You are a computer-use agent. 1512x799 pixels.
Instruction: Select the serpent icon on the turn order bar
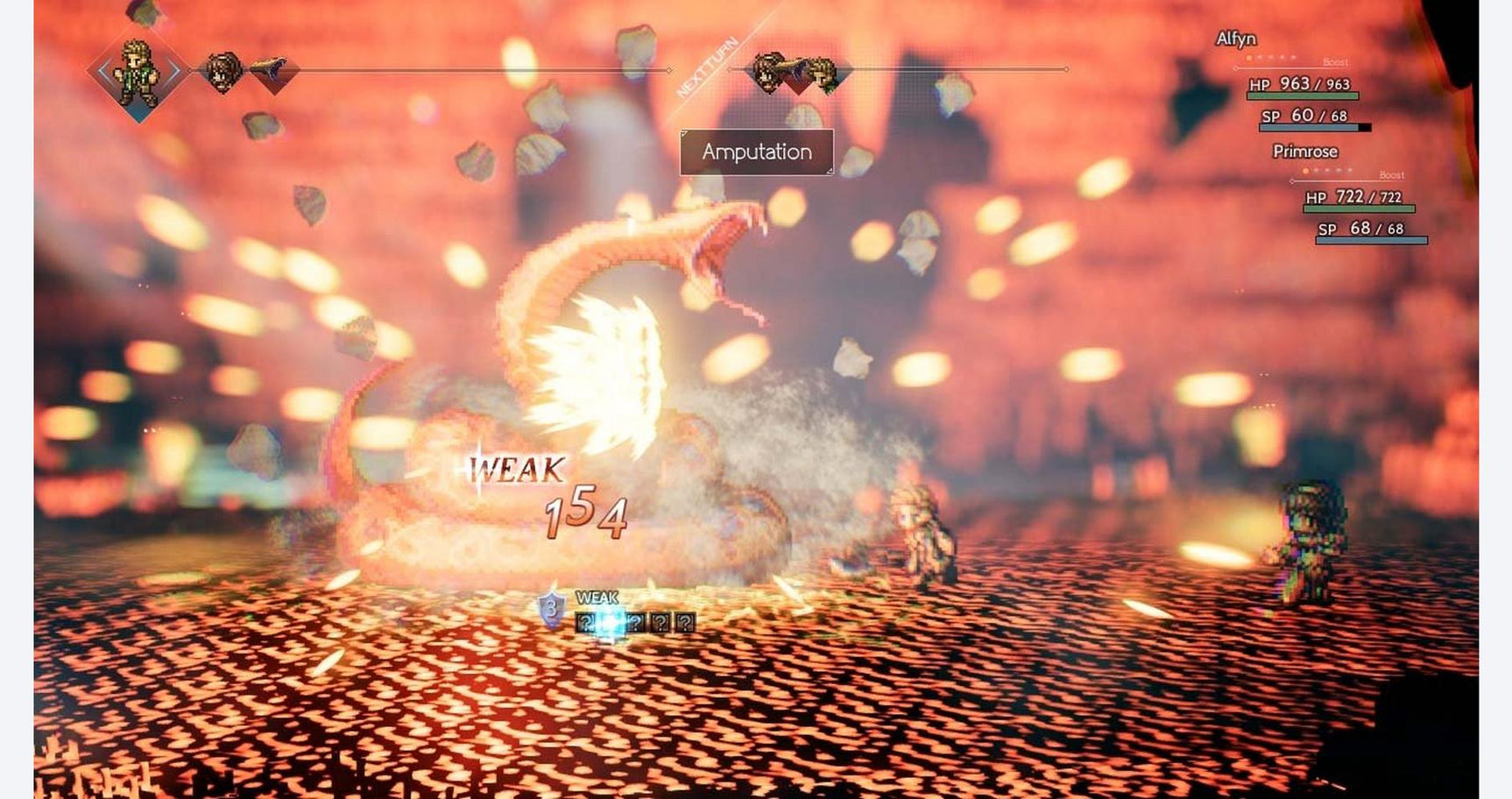[267, 72]
